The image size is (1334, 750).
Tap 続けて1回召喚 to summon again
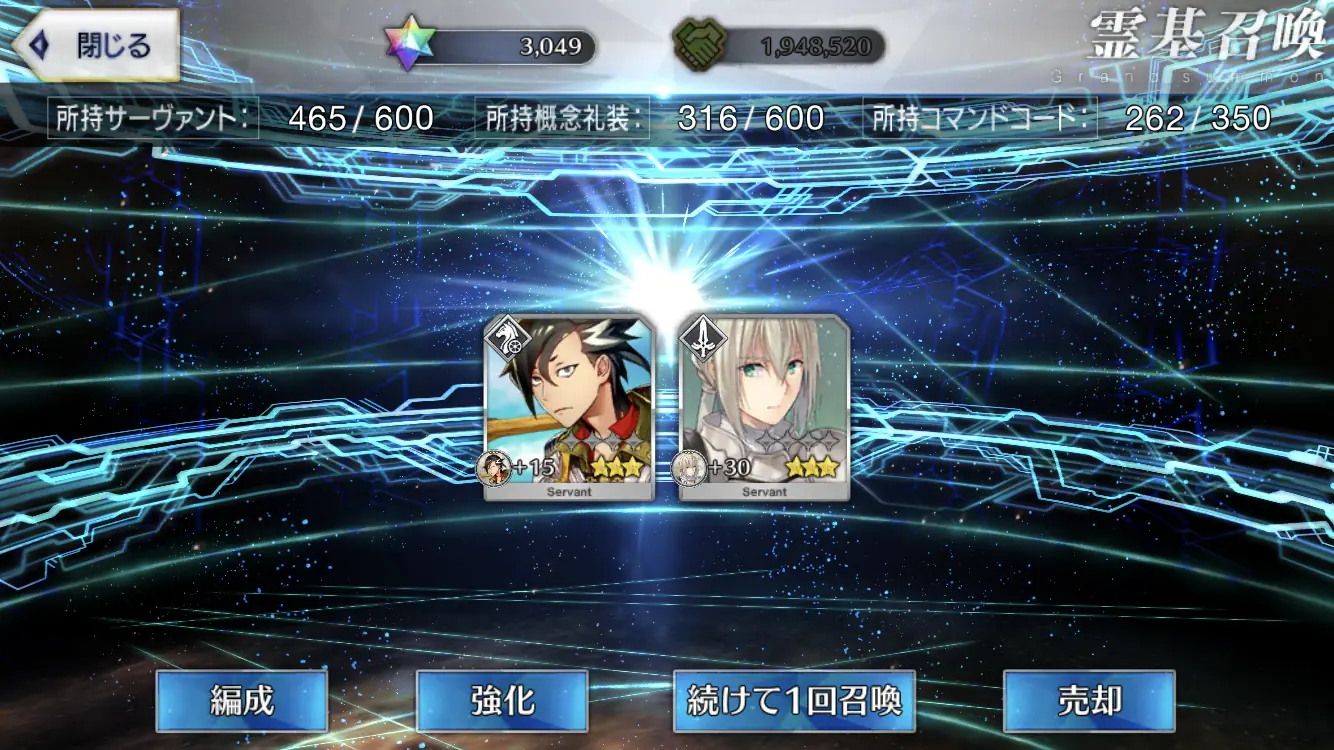click(795, 701)
